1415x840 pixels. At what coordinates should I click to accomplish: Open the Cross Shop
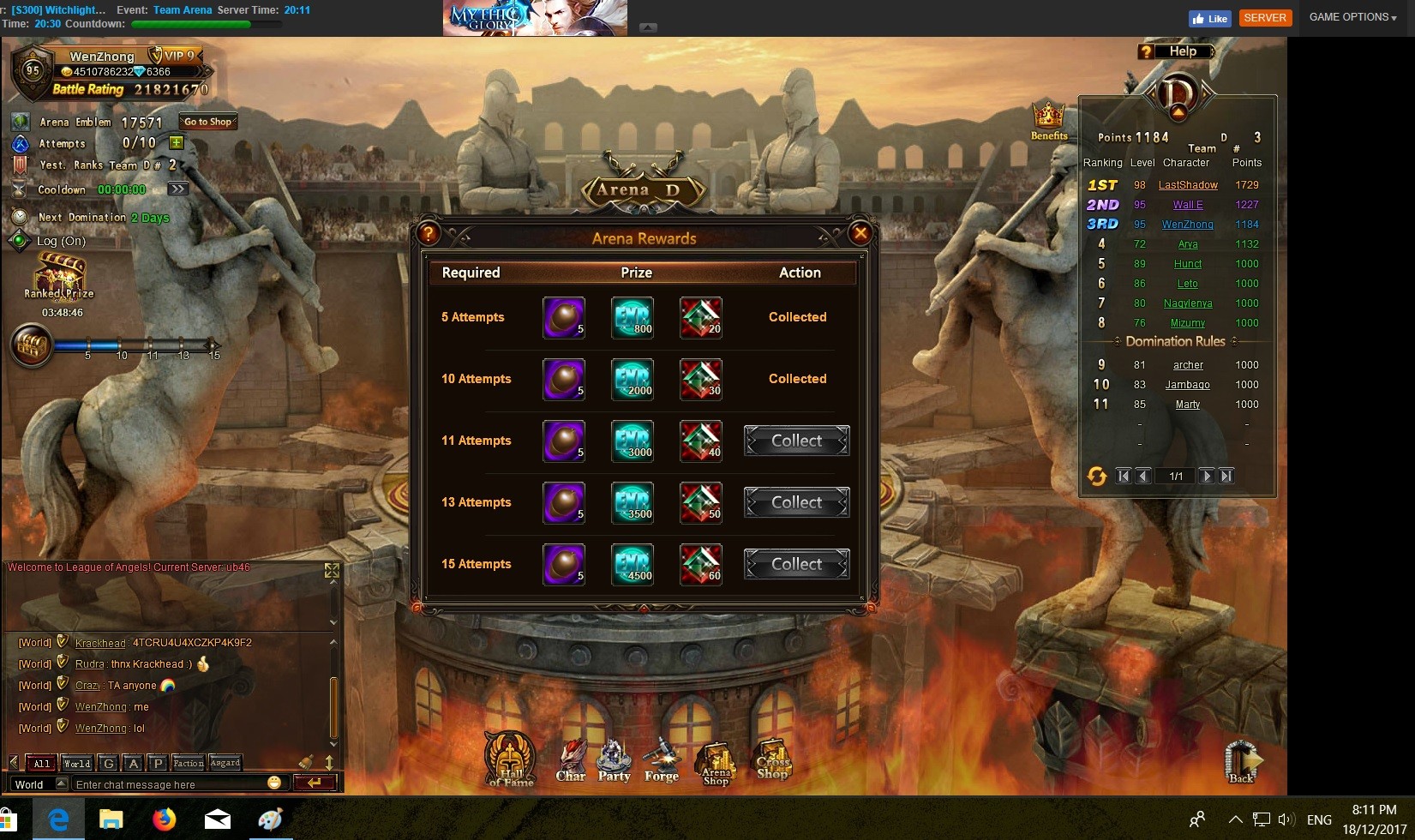point(772,759)
